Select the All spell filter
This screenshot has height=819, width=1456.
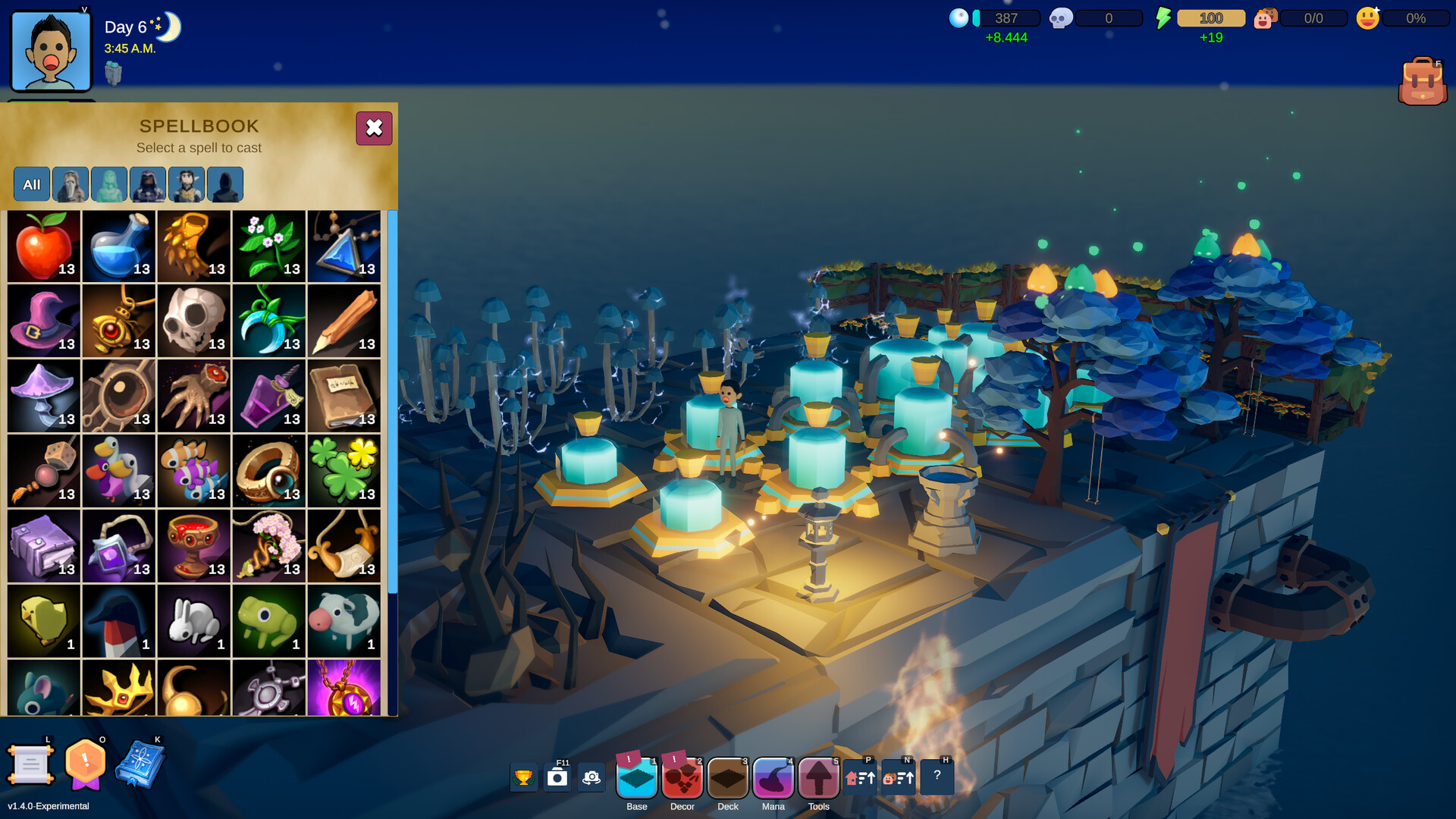[31, 184]
